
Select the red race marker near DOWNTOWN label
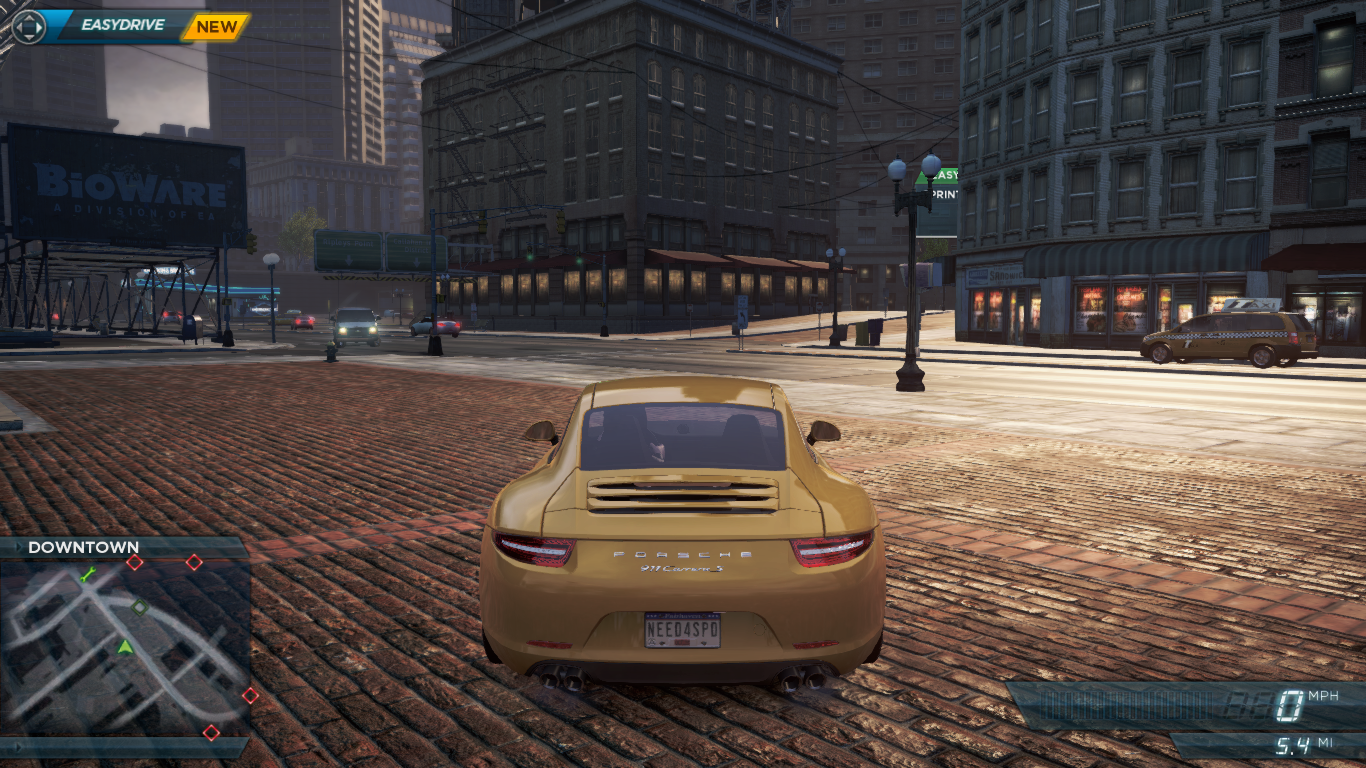[x=135, y=562]
